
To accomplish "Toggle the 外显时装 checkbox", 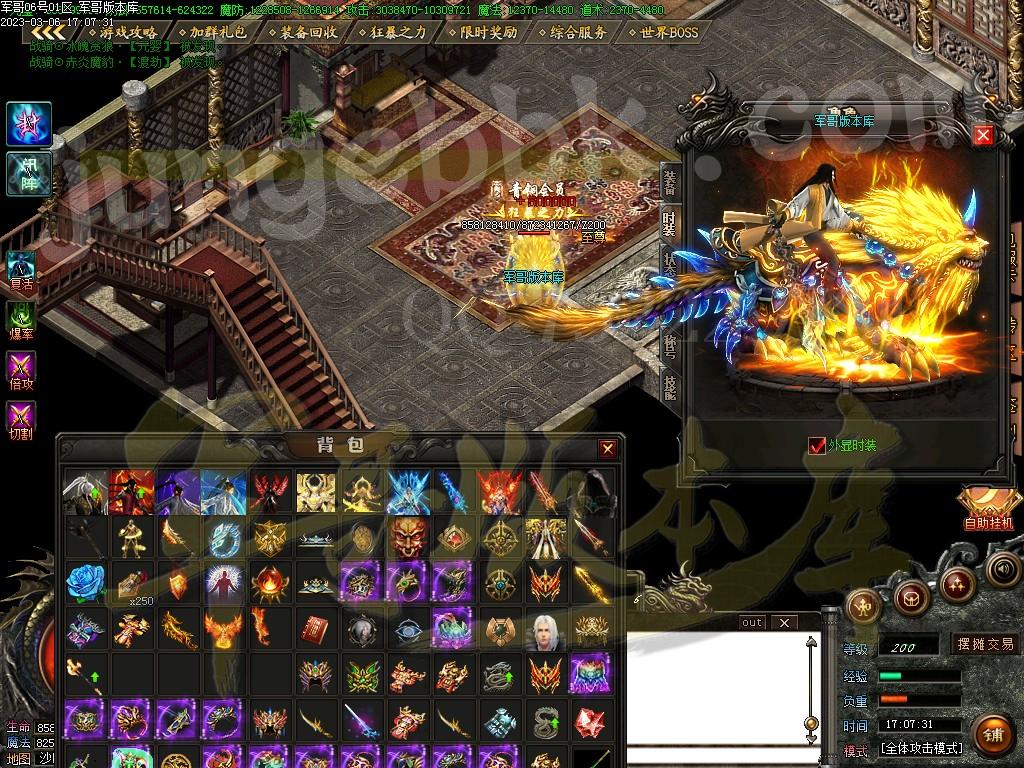I will coord(817,445).
